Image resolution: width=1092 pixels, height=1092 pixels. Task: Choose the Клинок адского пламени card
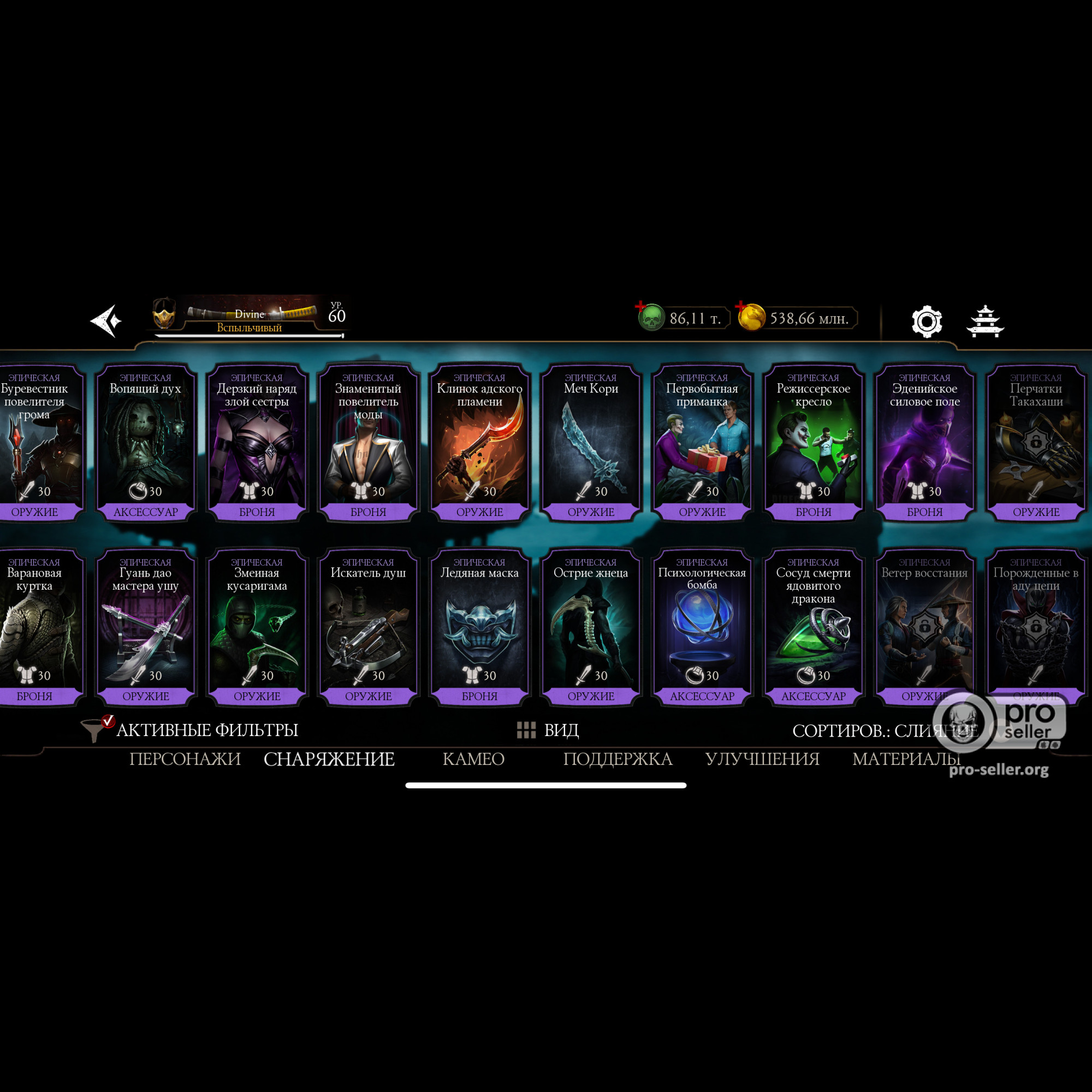click(x=479, y=441)
